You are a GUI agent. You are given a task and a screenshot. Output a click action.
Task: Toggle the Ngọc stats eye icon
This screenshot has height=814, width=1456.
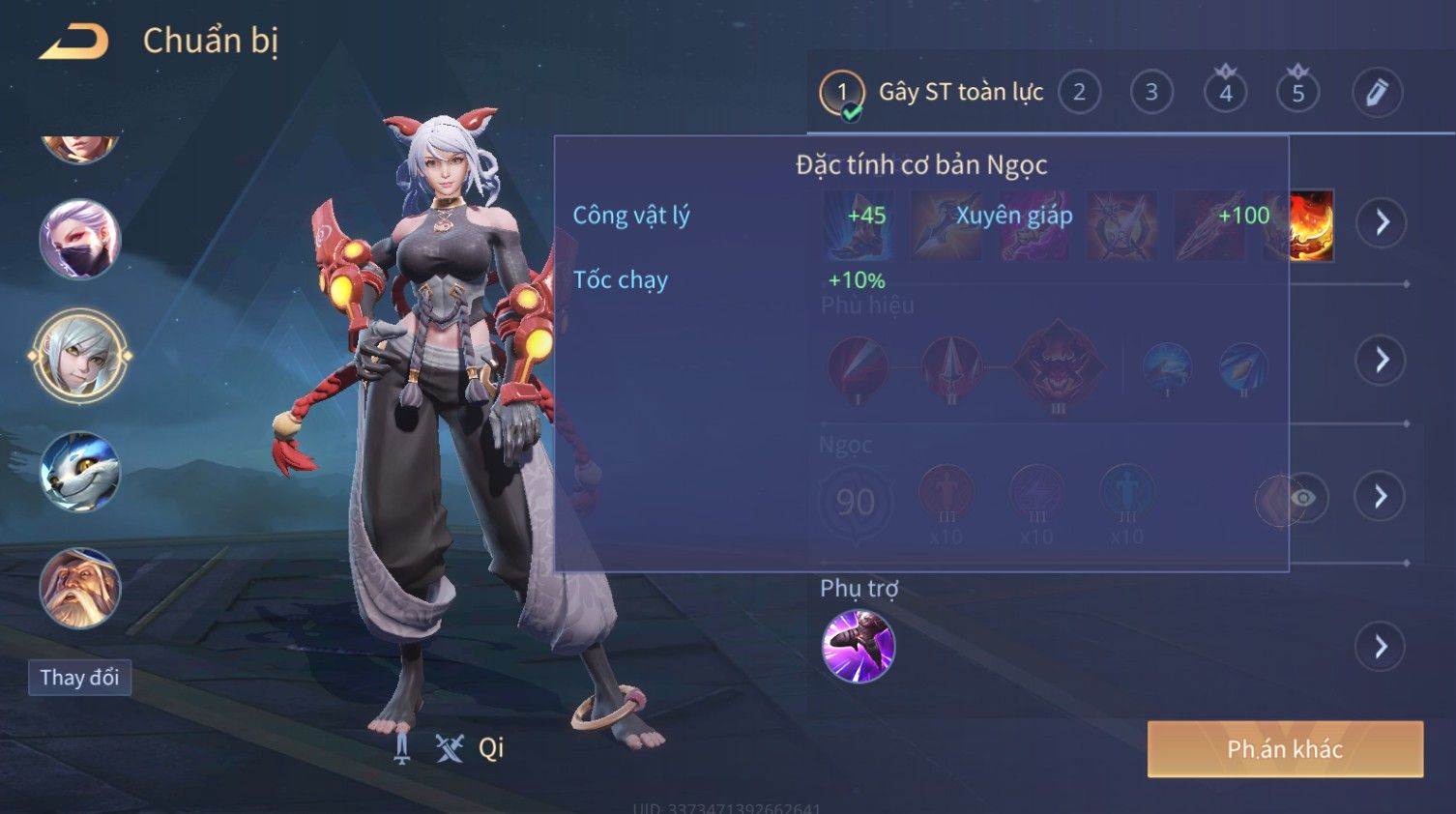click(x=1303, y=498)
